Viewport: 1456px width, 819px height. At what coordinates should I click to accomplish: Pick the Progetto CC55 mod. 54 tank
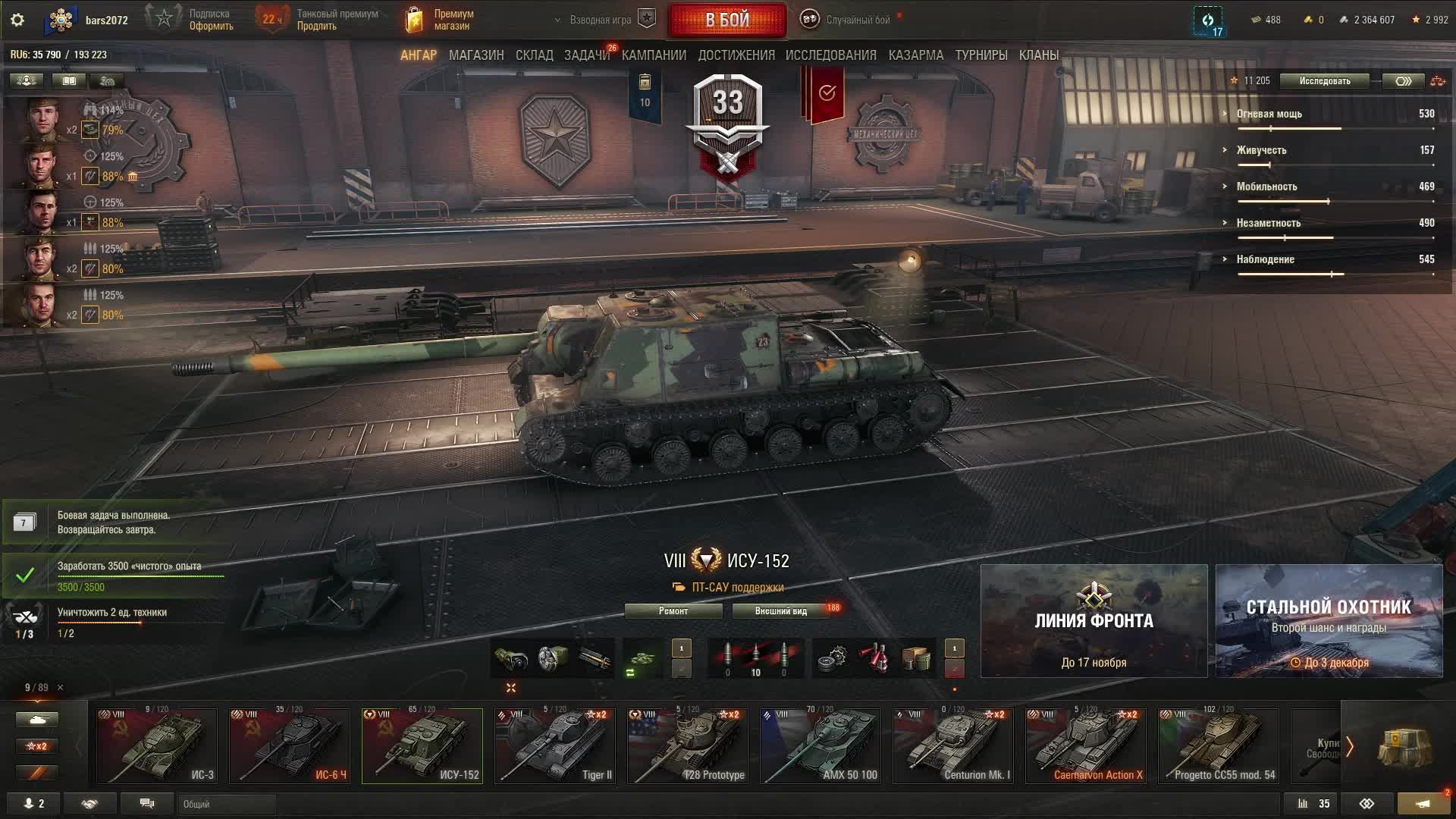point(1219,745)
